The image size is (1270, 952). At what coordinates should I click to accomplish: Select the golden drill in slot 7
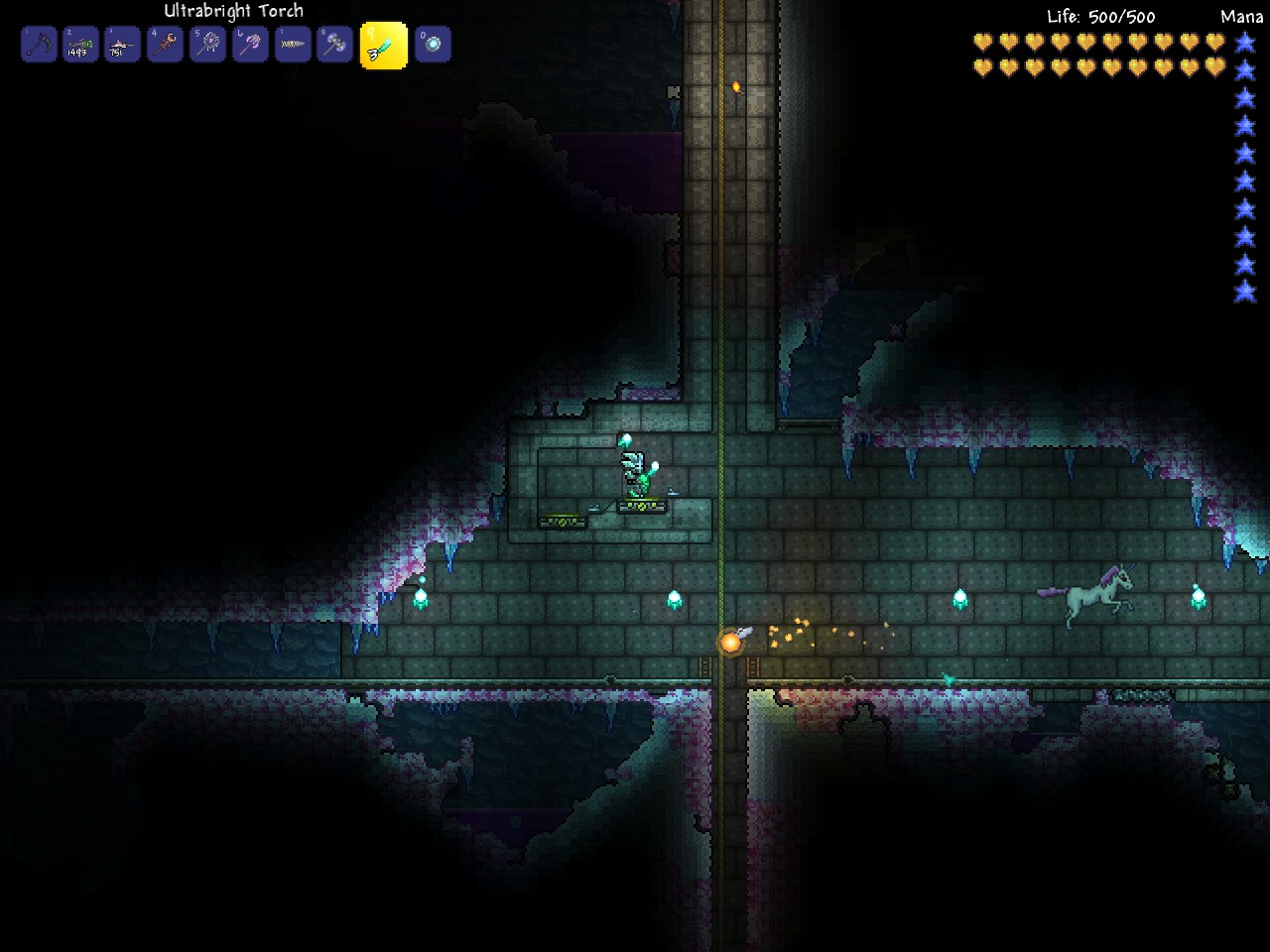click(x=293, y=45)
